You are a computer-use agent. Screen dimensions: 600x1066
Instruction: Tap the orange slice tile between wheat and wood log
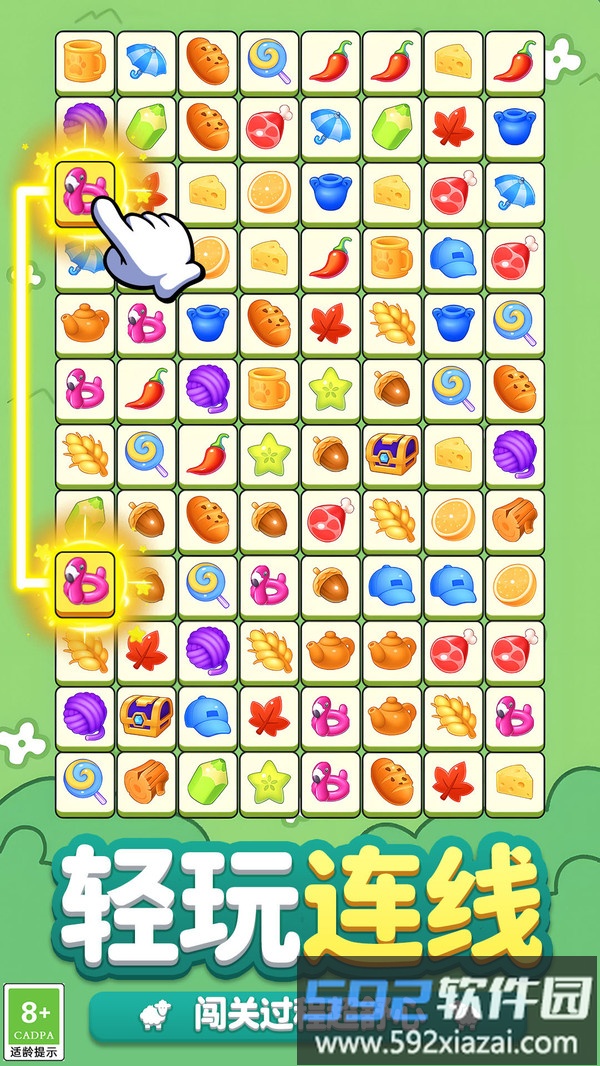(454, 518)
